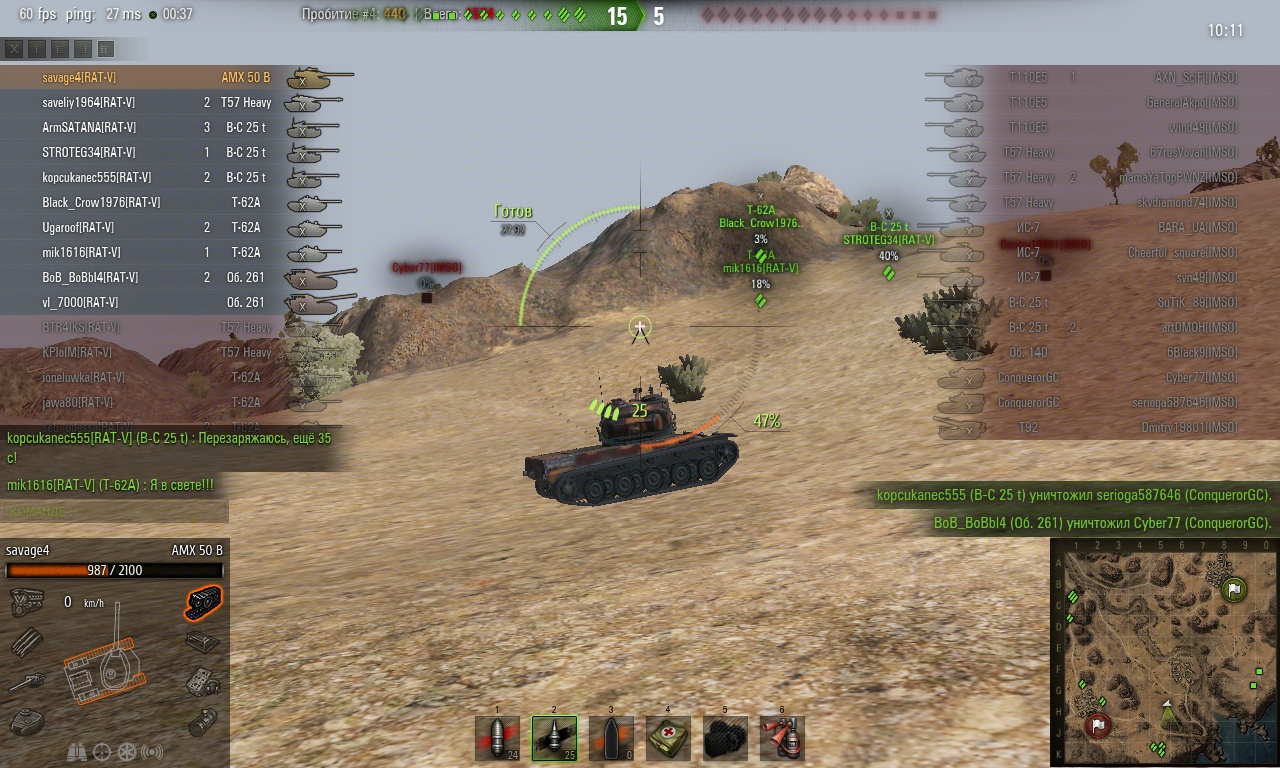Select the empty third shell slot
1280x768 pixels.
tap(611, 738)
